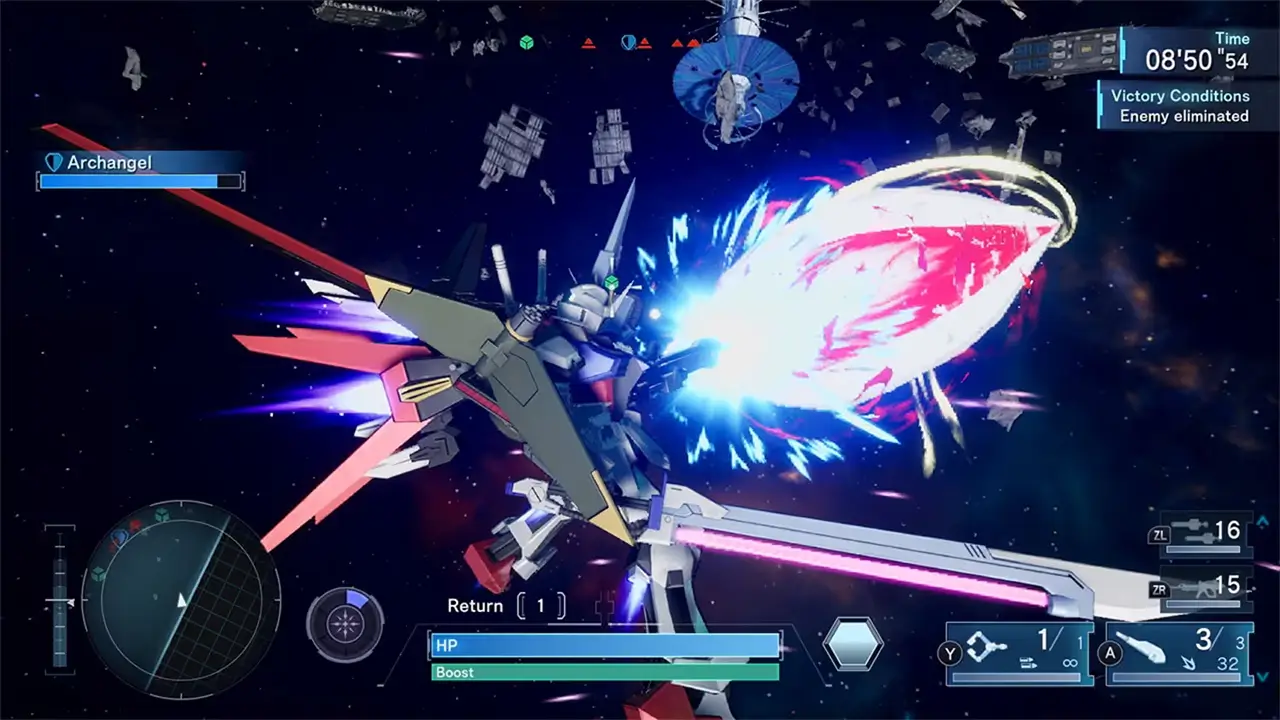This screenshot has height=720, width=1280.
Task: Click the downward chevron below the A weapon panel
Action: coord(1261,676)
